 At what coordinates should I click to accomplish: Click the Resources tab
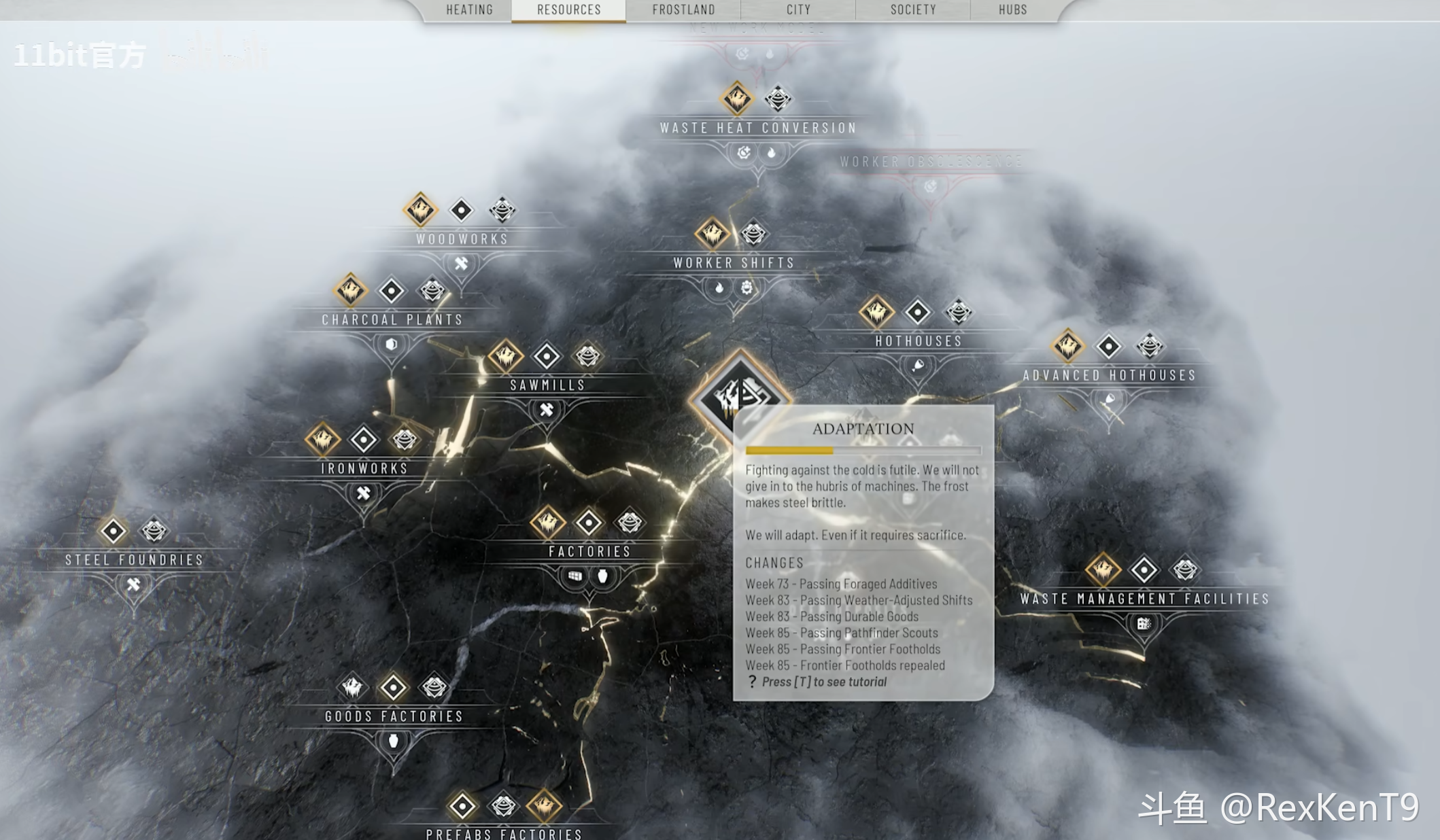pos(569,10)
